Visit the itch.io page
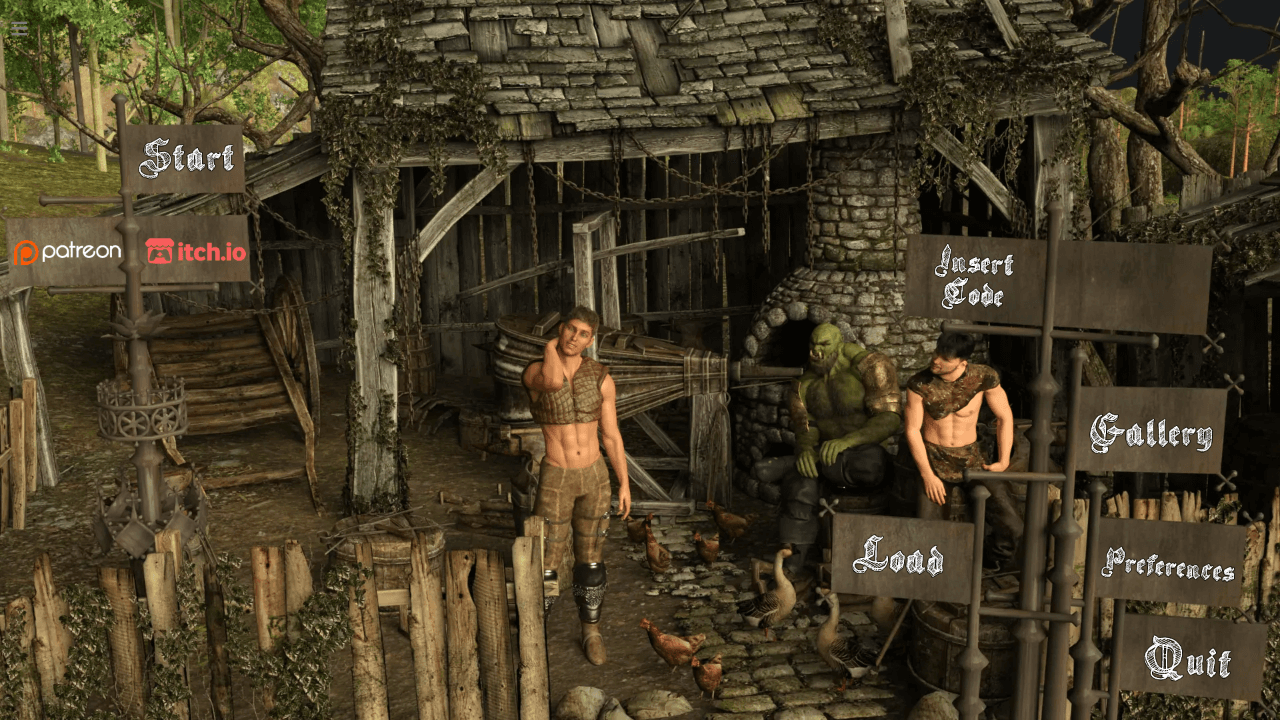This screenshot has height=720, width=1280. coord(196,252)
